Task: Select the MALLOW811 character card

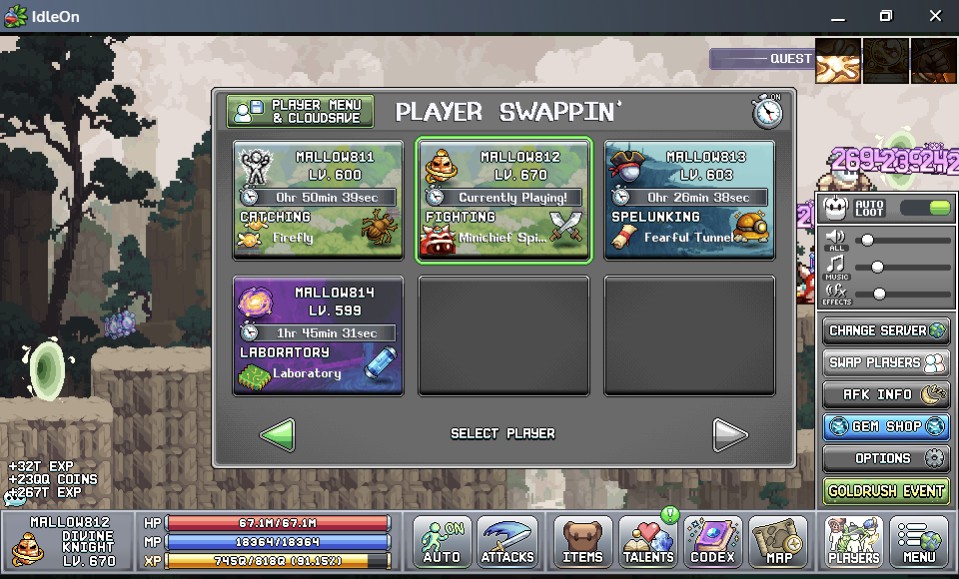Action: click(318, 200)
